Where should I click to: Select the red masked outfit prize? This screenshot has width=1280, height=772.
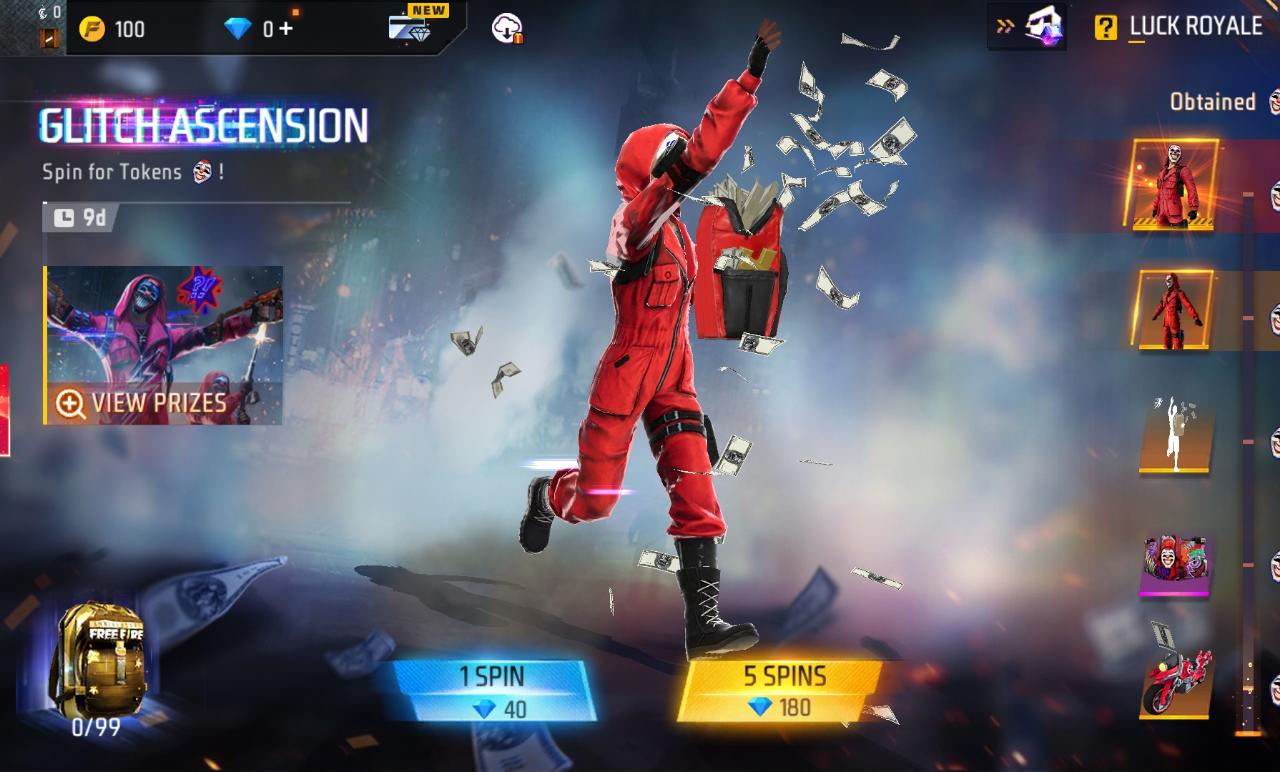[1174, 184]
